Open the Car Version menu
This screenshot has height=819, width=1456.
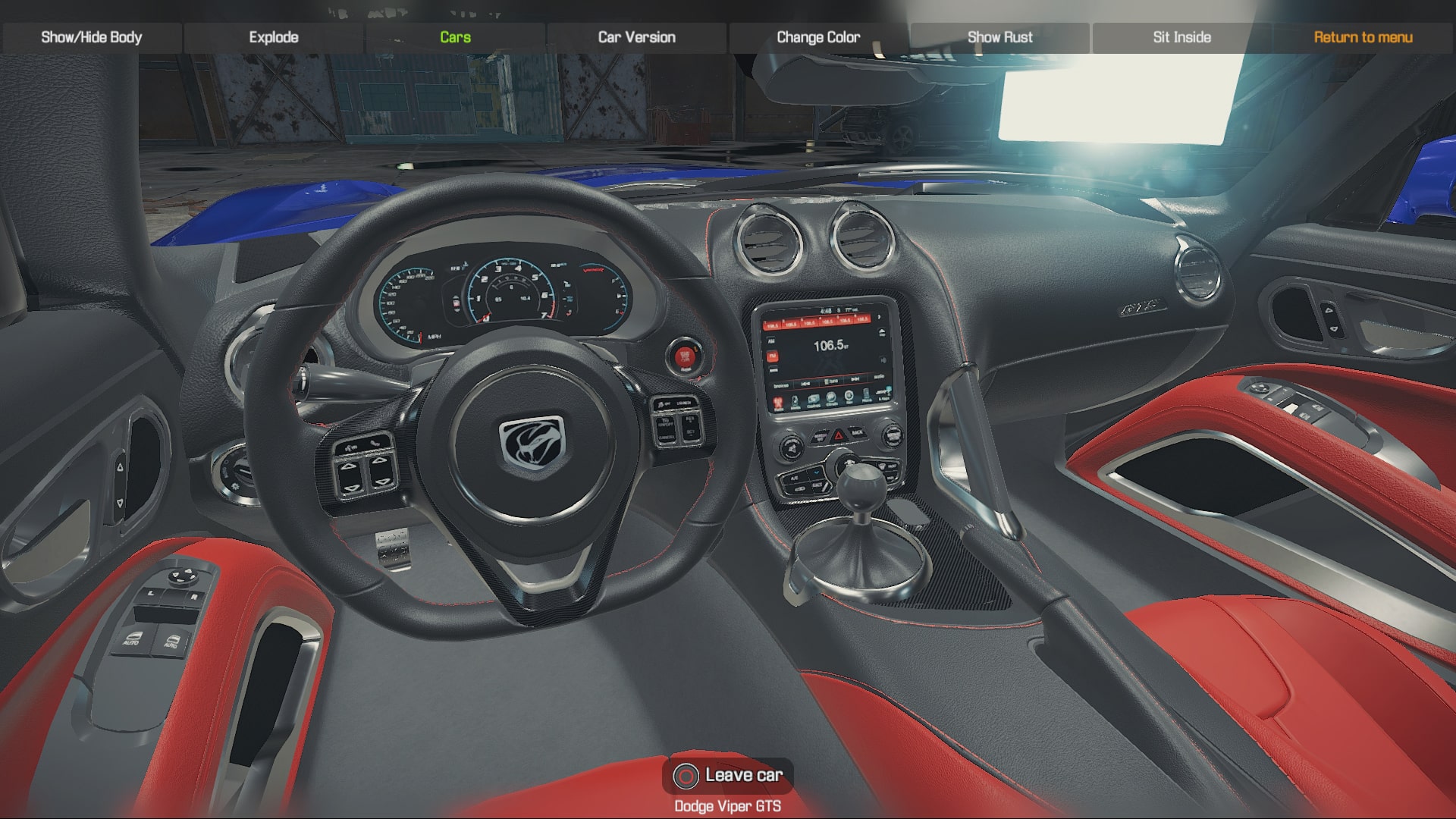coord(636,36)
